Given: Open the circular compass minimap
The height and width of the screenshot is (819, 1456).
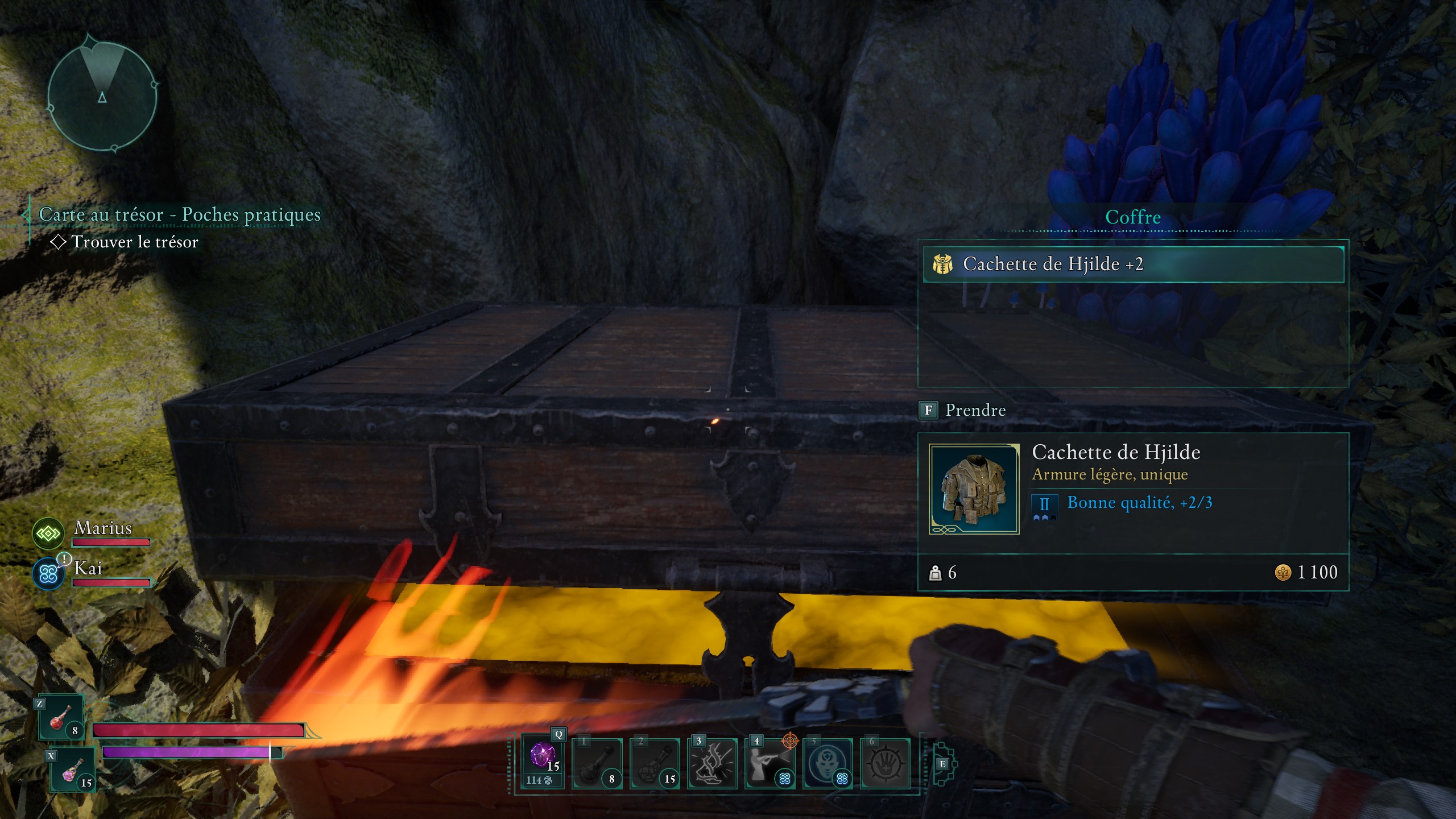Looking at the screenshot, I should tap(102, 95).
